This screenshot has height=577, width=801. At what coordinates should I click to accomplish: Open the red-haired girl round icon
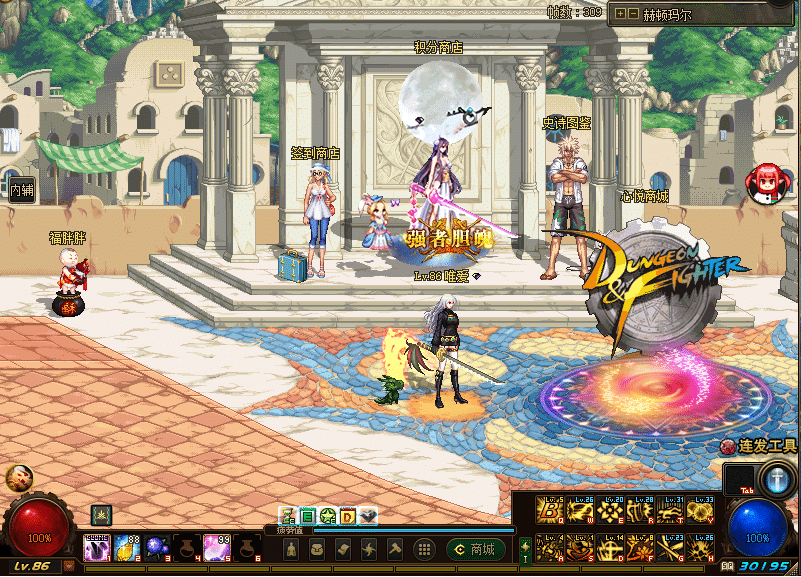(767, 180)
